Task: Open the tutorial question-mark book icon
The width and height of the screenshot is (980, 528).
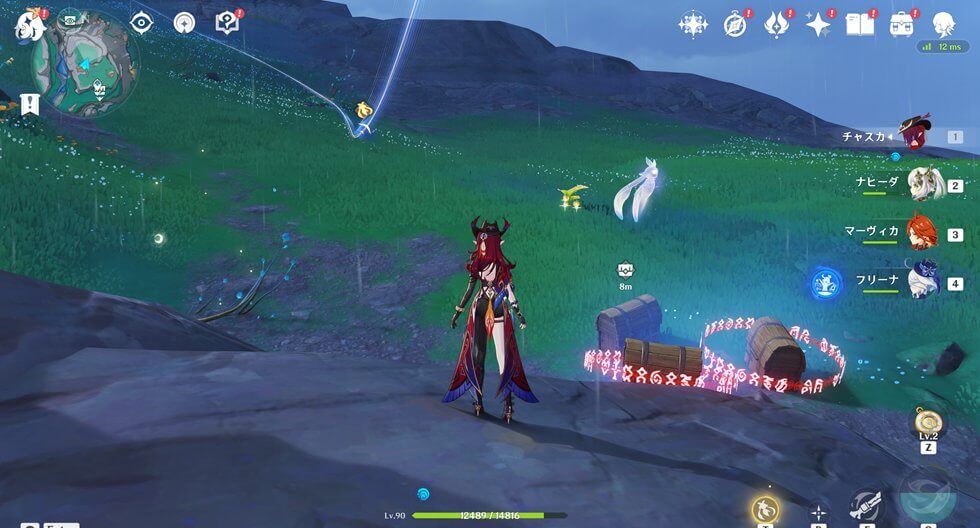Action: coord(228,23)
